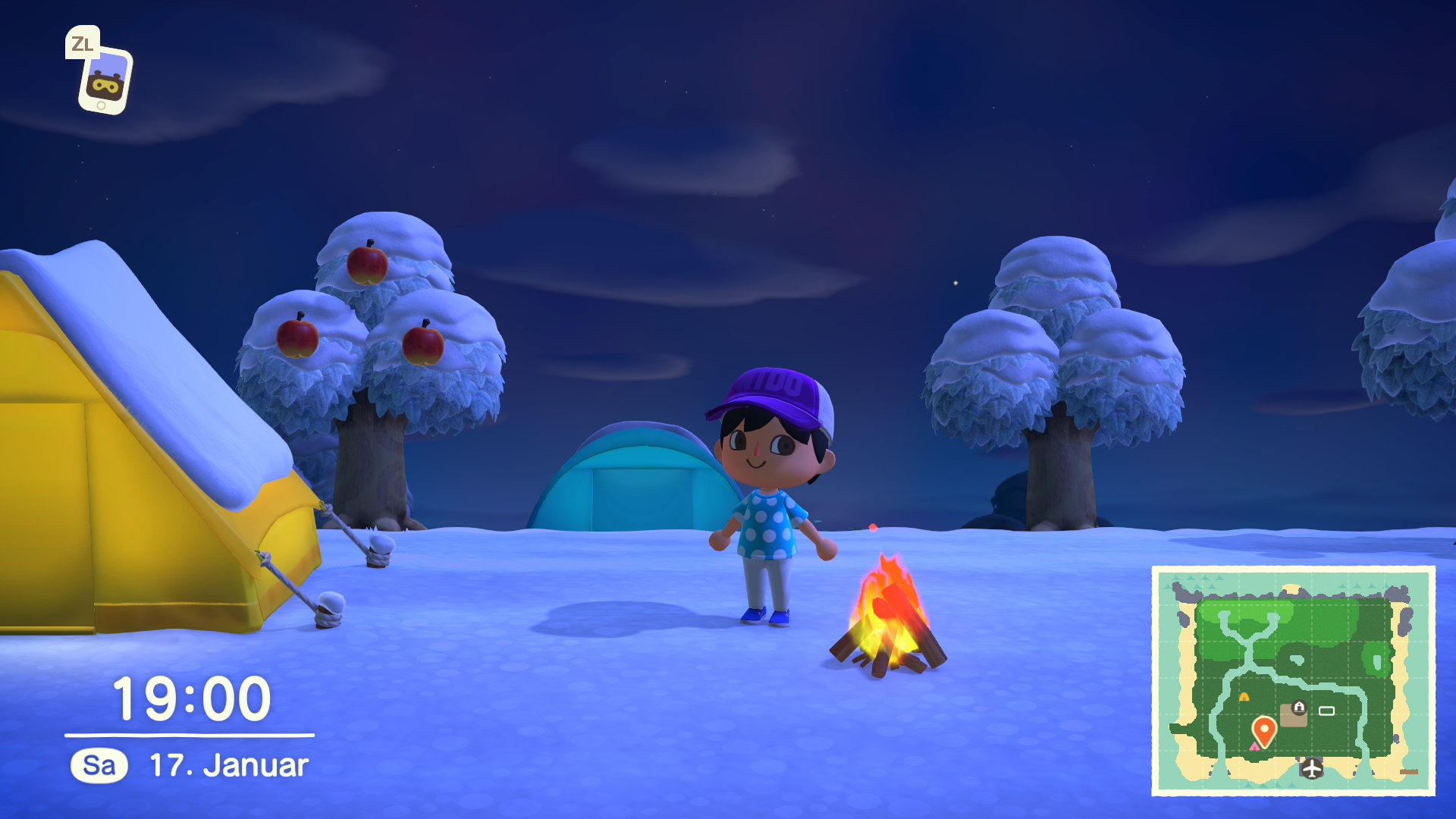Open the island minimap
Image resolution: width=1456 pixels, height=819 pixels.
tap(1293, 680)
